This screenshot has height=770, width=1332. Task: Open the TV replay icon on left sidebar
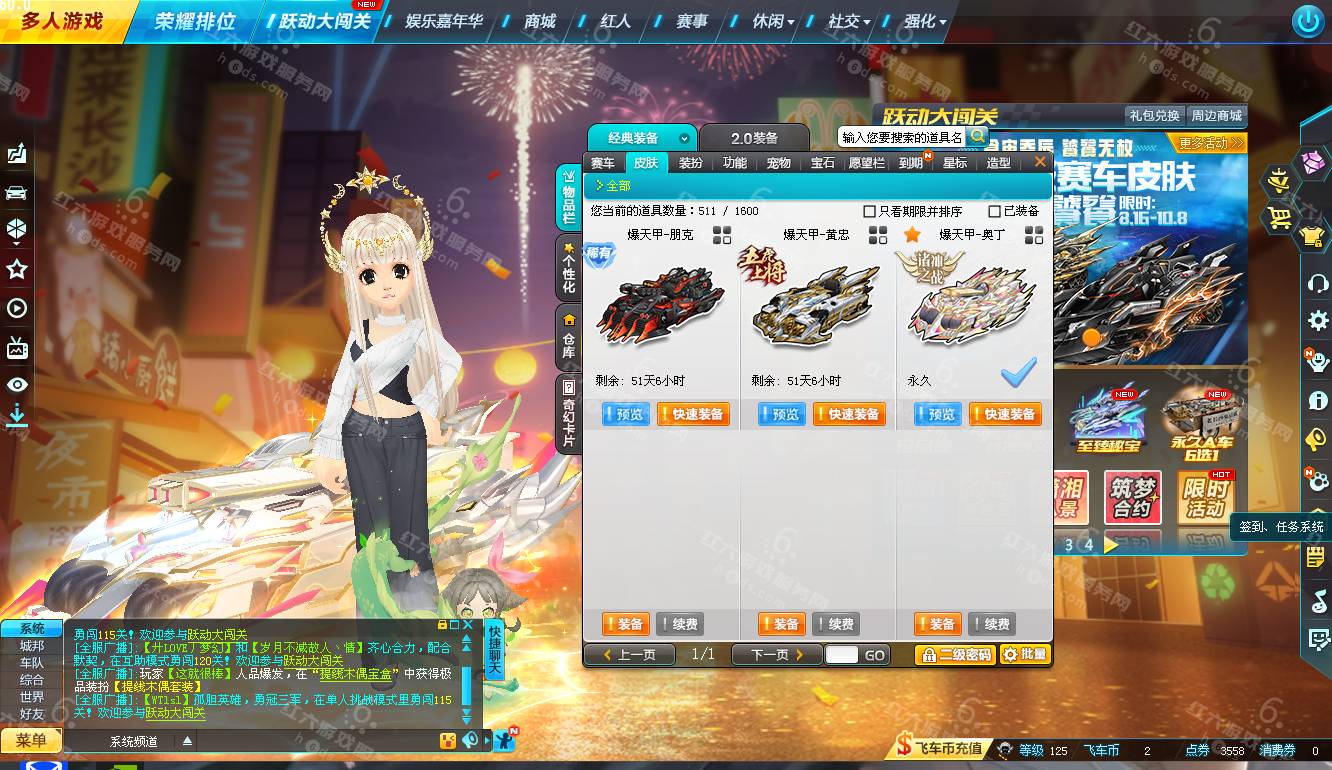tap(16, 348)
